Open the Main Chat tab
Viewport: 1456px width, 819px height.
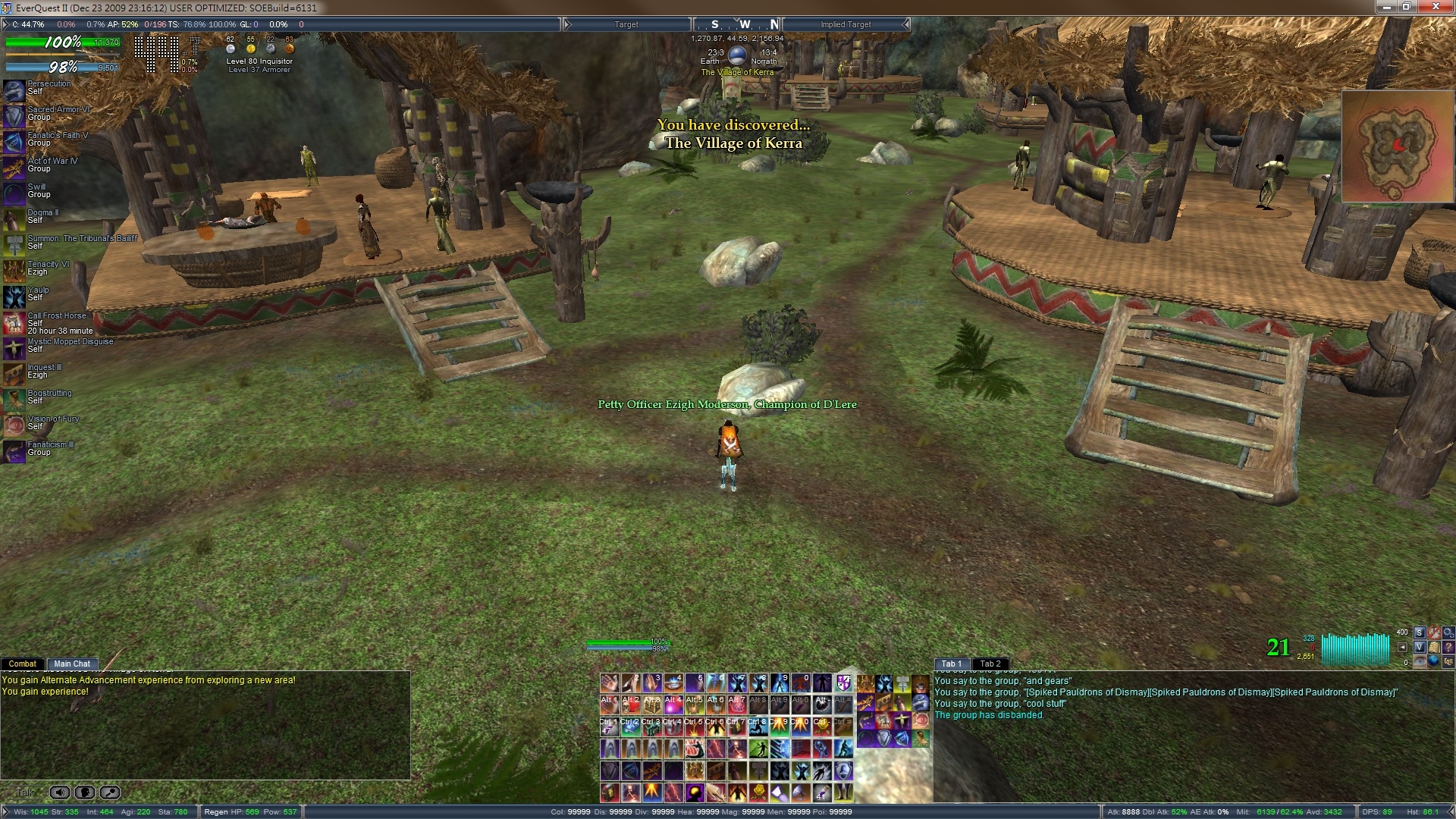pos(72,664)
